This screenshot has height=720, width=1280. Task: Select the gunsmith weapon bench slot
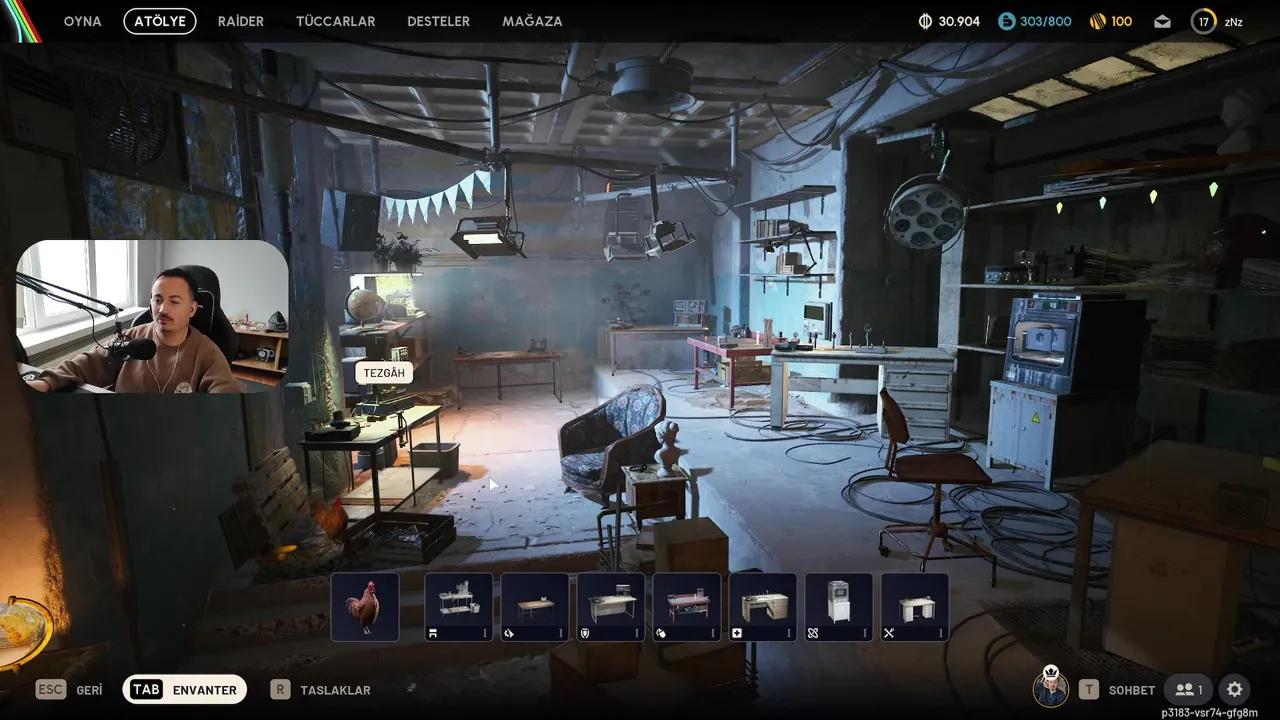[535, 606]
